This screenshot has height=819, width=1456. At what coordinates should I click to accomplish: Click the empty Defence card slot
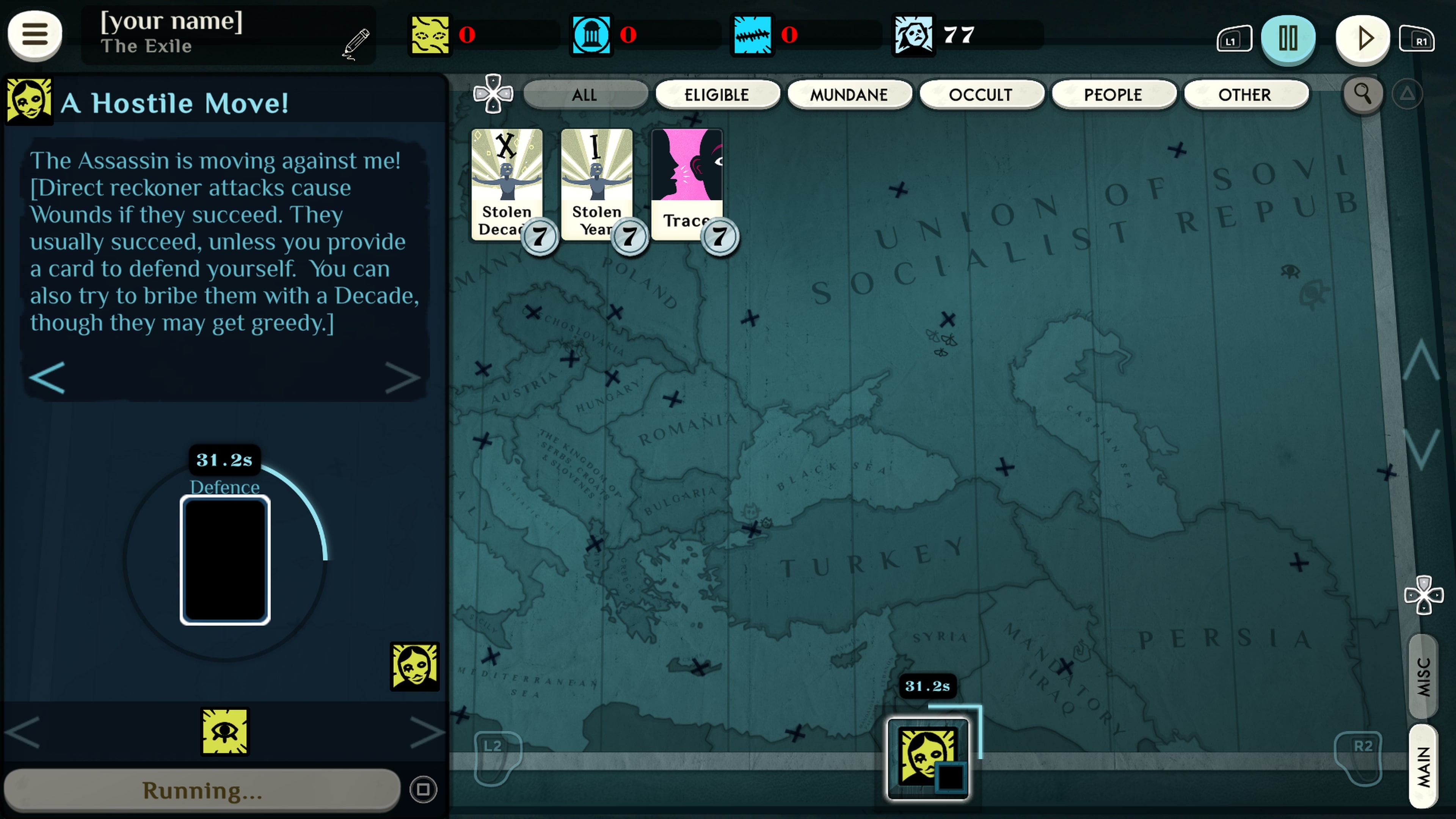pos(225,560)
